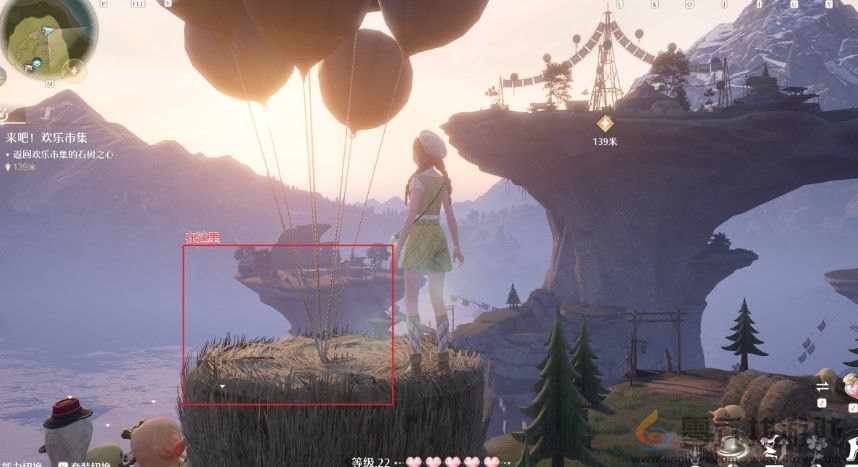Image resolution: width=858 pixels, height=467 pixels.
Task: Click the diamond quest waypoint marker
Action: (x=604, y=123)
